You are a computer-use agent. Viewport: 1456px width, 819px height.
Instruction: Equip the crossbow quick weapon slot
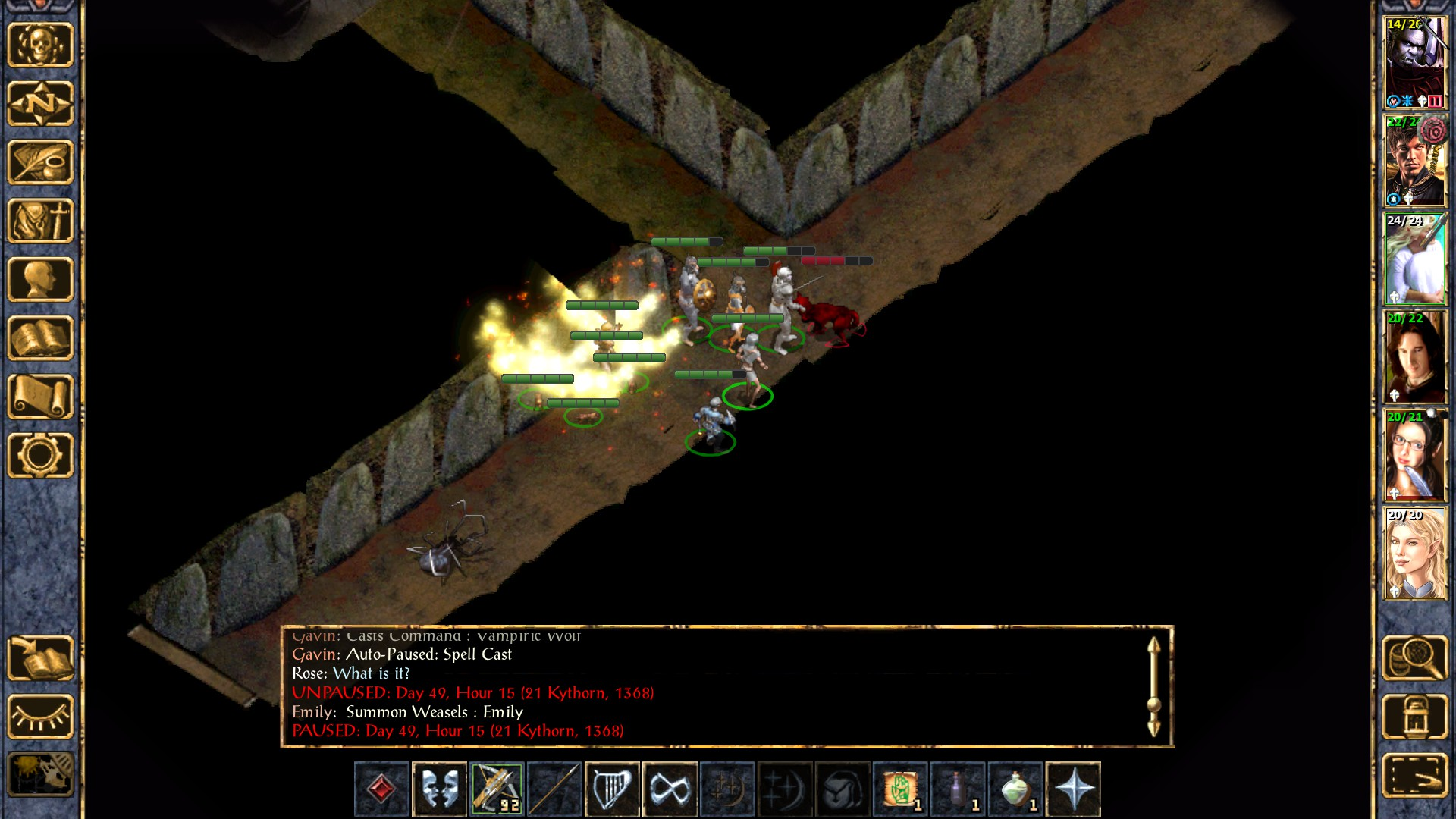(x=497, y=789)
